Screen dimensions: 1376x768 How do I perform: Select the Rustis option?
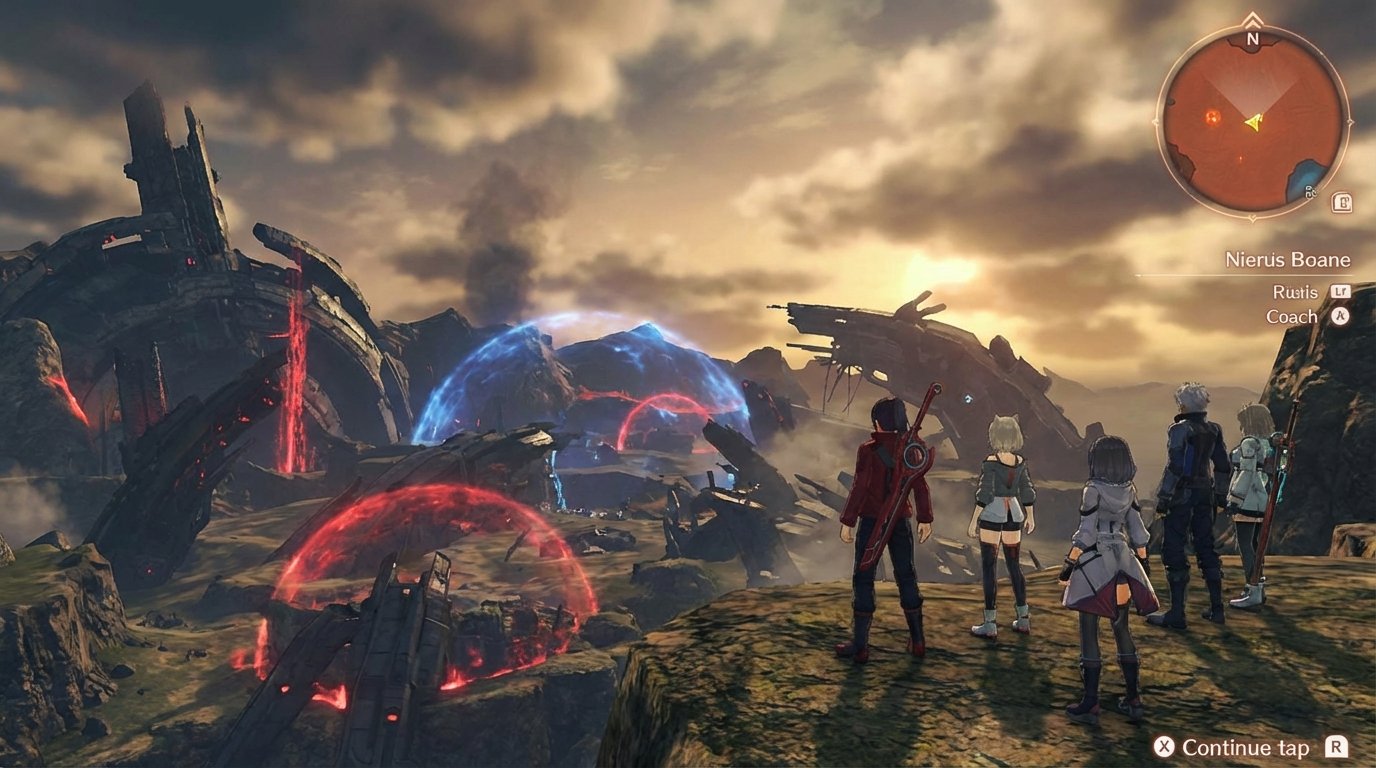click(x=1298, y=291)
